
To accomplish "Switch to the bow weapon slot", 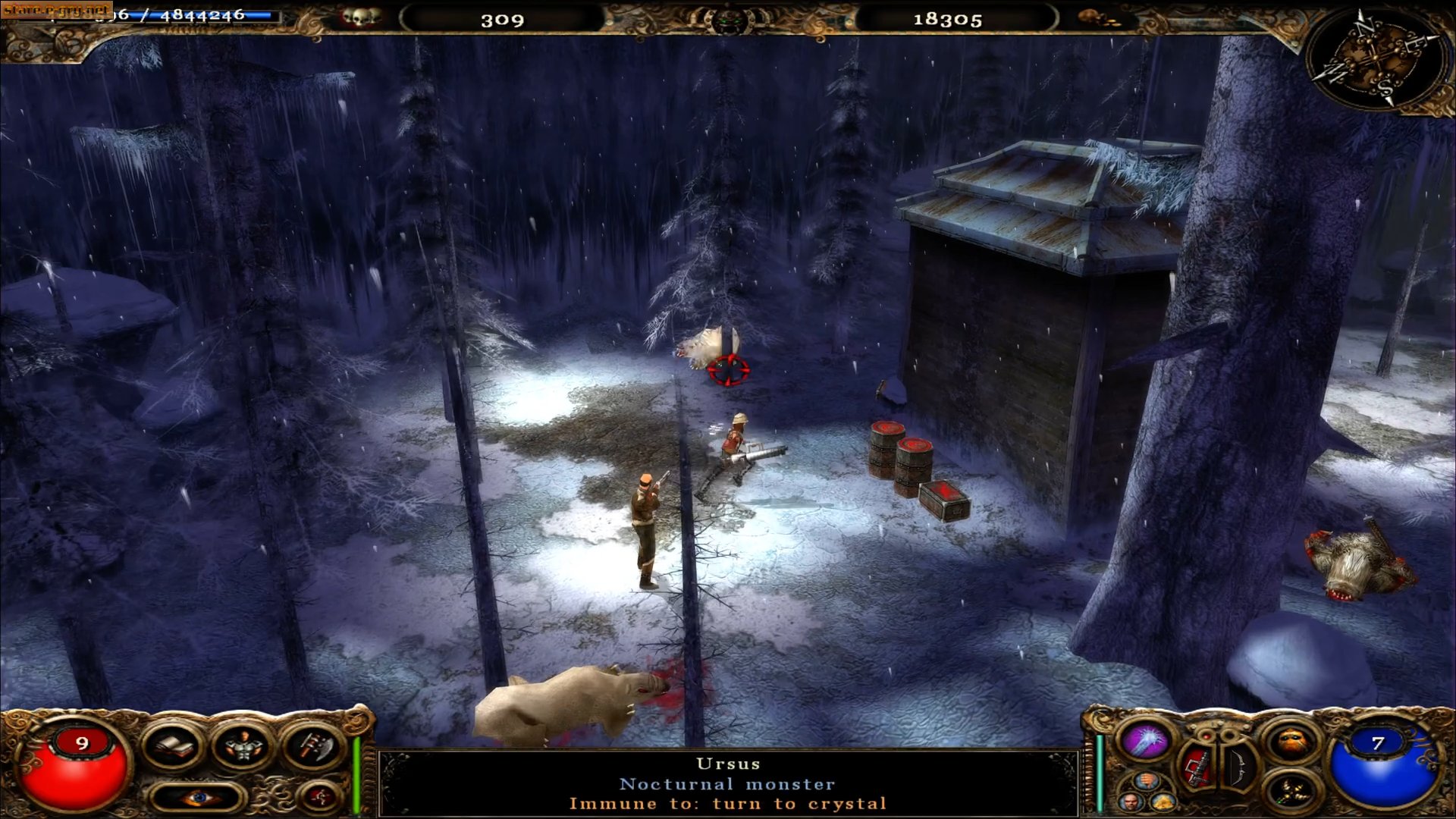I will [1239, 764].
